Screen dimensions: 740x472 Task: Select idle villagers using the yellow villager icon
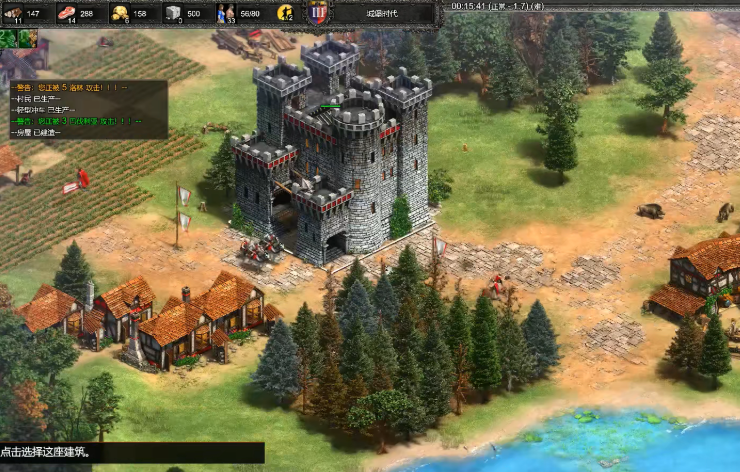285,13
